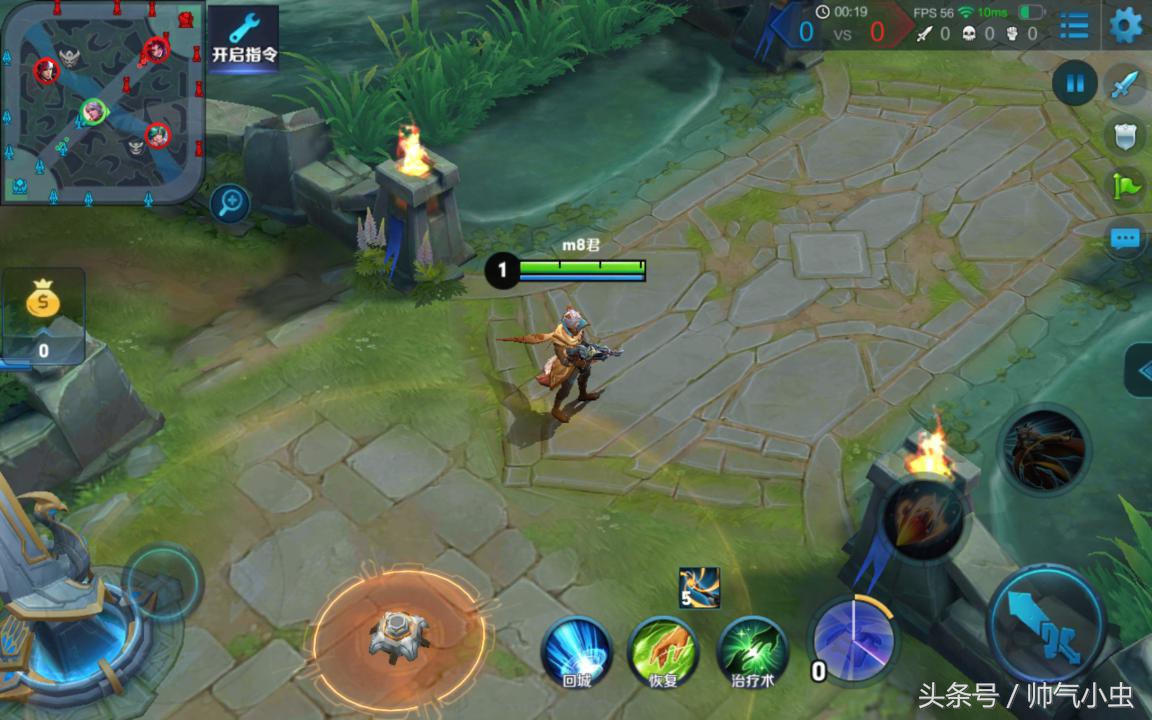Expand the side panel arrow tab
This screenshot has width=1152, height=720.
[x=1140, y=369]
